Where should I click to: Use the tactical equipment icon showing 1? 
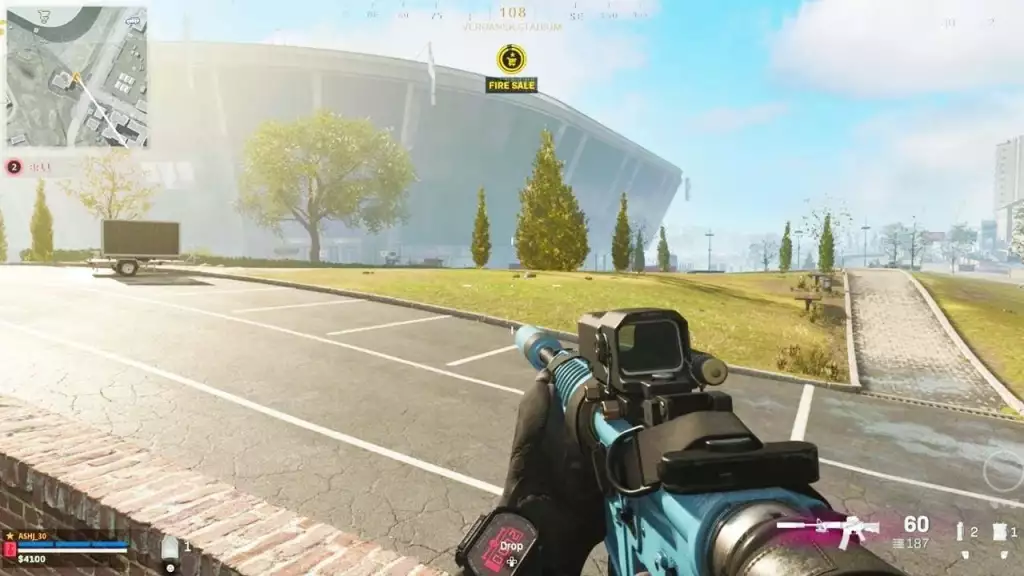(x=999, y=532)
